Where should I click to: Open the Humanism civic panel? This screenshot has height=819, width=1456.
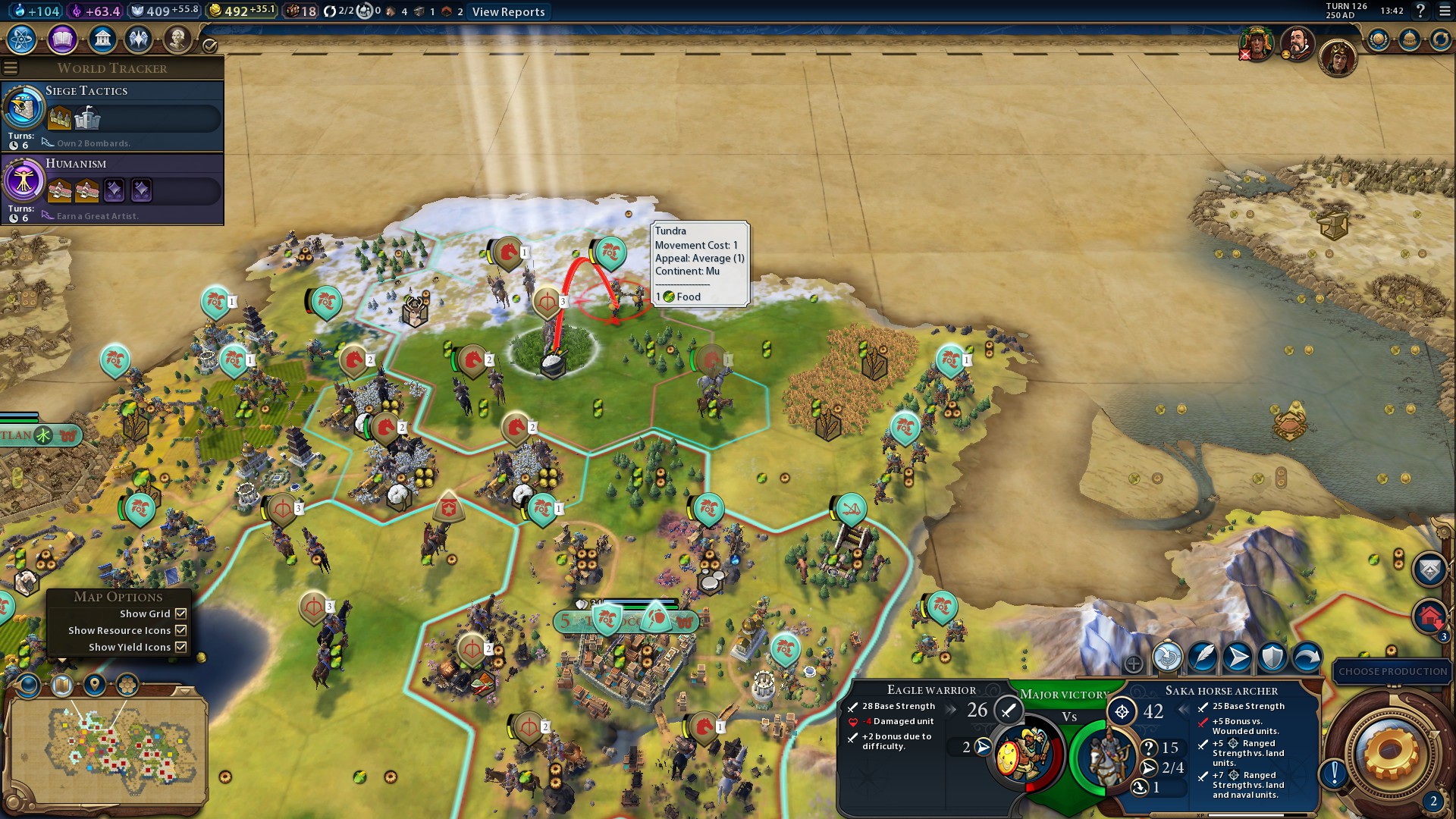[112, 187]
